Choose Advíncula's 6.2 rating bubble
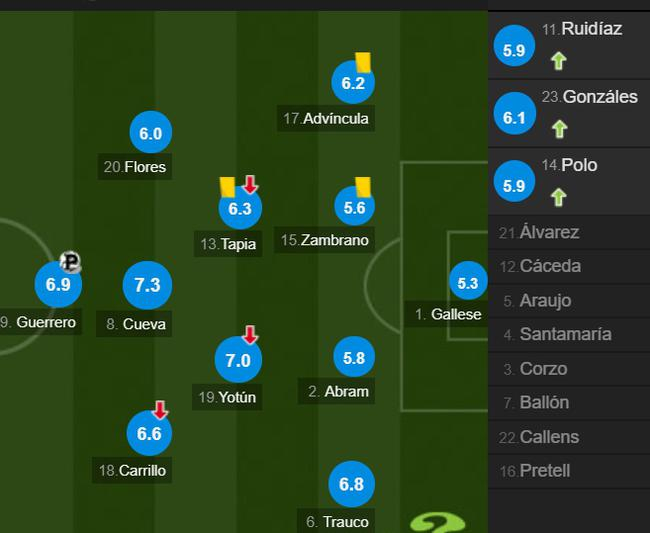Viewport: 650px width, 533px height. pos(353,83)
